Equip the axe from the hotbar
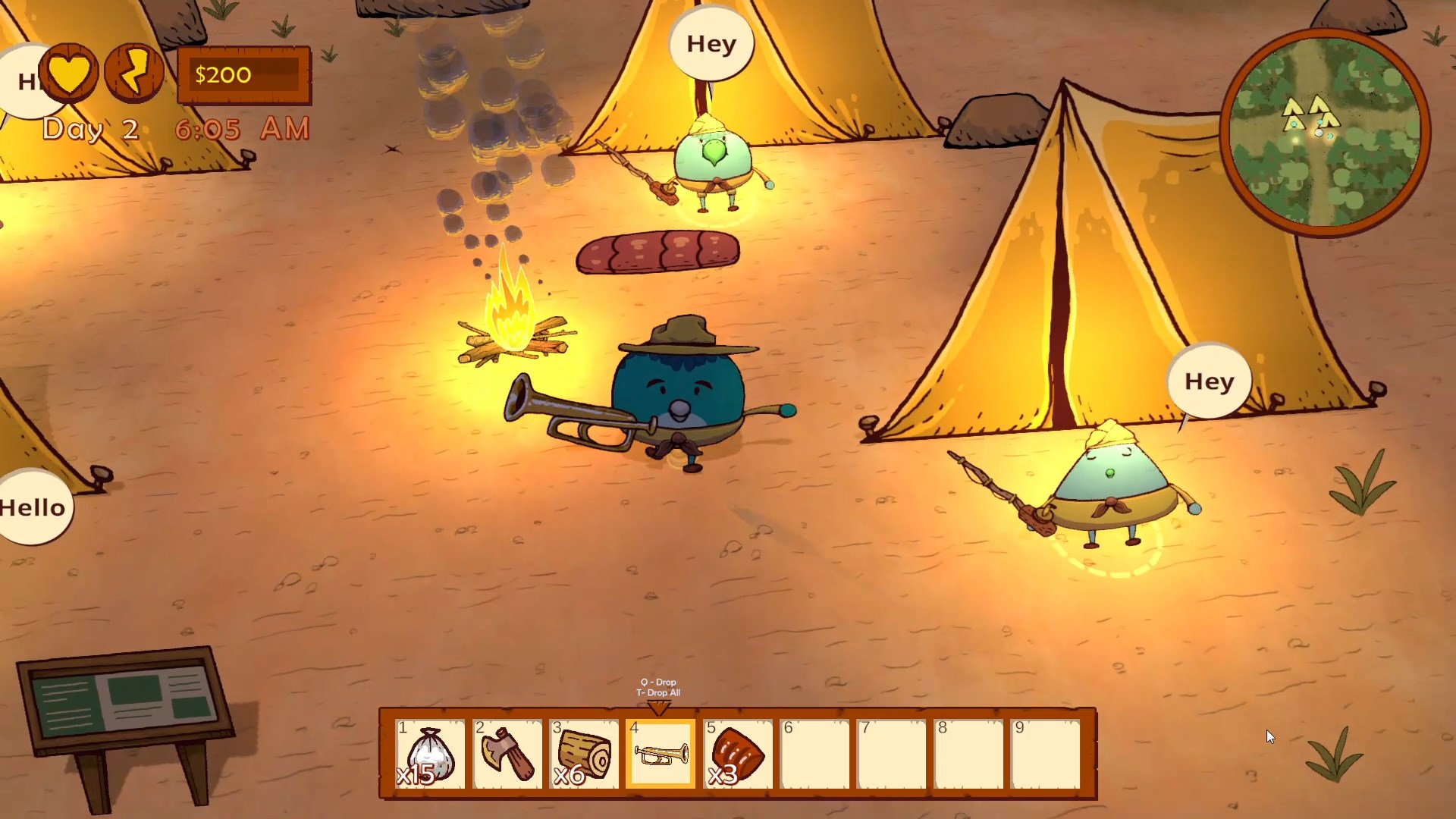This screenshot has height=819, width=1456. [507, 755]
